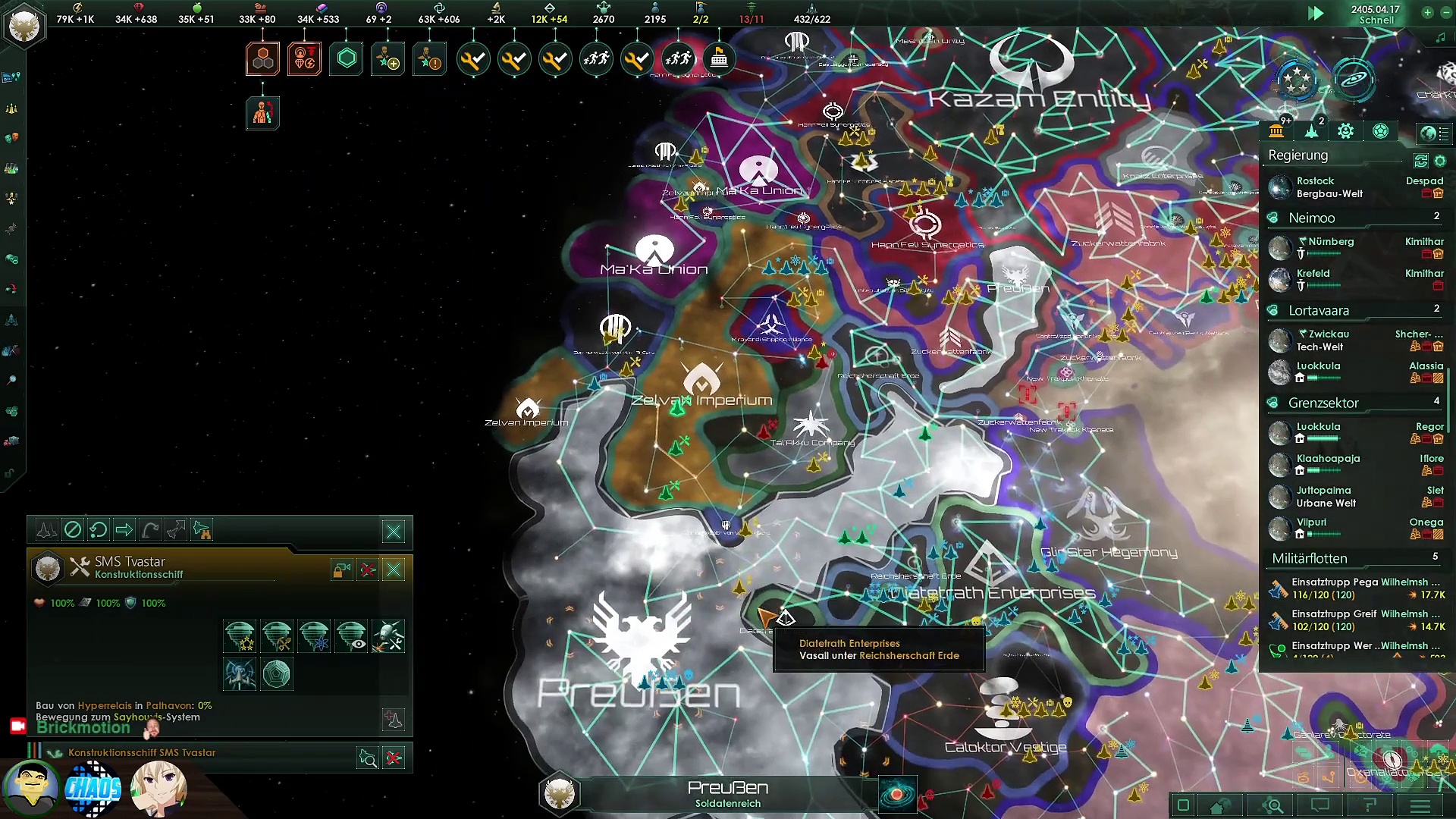1456x819 pixels.
Task: Switch the outliner to the military fleets tab
Action: (x=1311, y=131)
